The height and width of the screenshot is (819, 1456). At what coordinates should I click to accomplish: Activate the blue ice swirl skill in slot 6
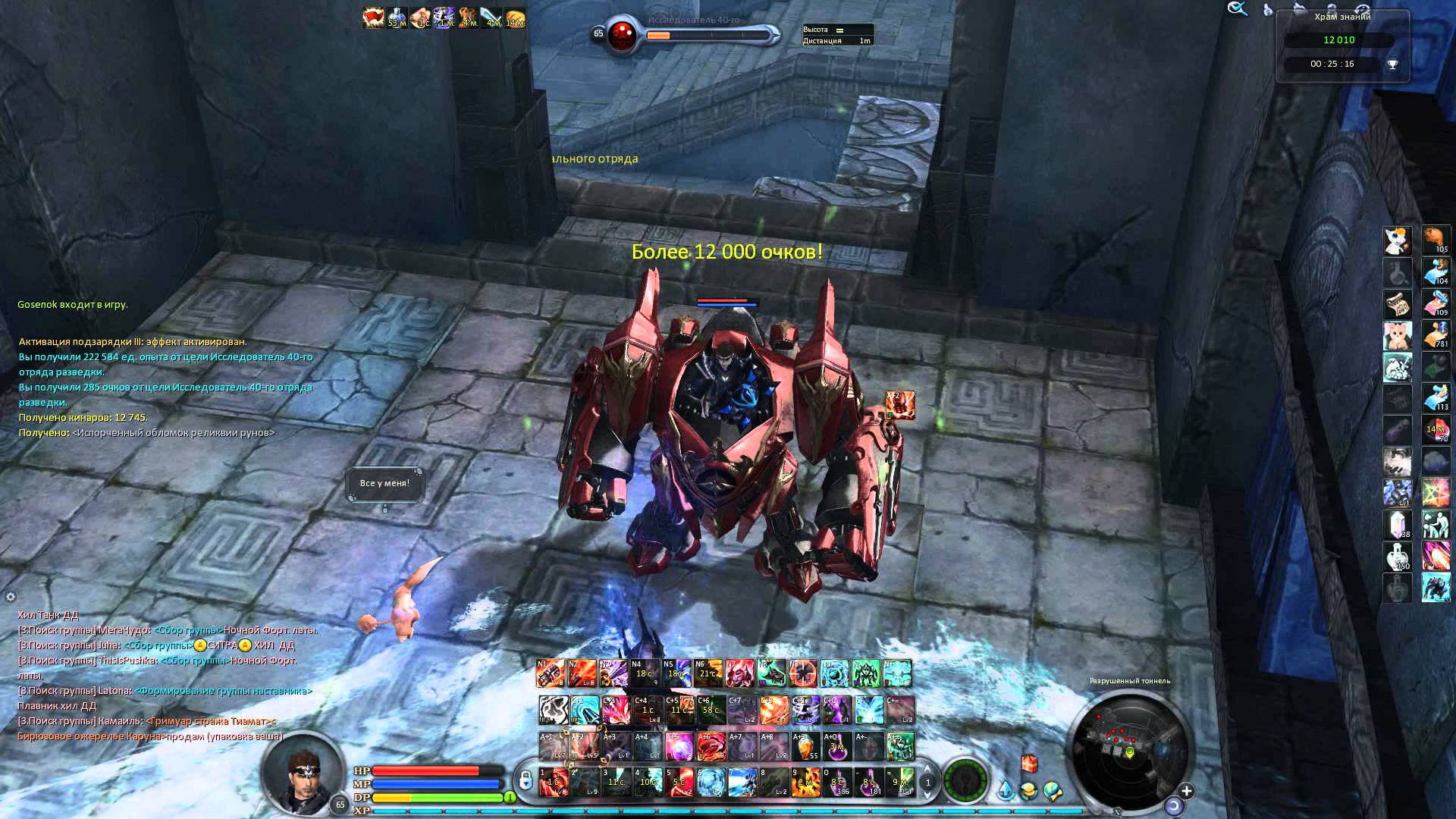coord(711,783)
